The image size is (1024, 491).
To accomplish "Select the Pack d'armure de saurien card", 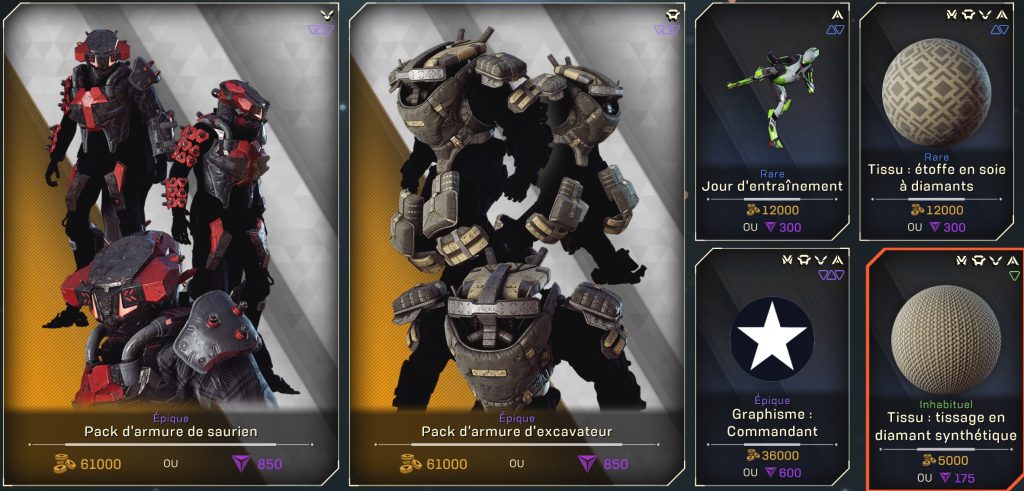I will pos(171,245).
